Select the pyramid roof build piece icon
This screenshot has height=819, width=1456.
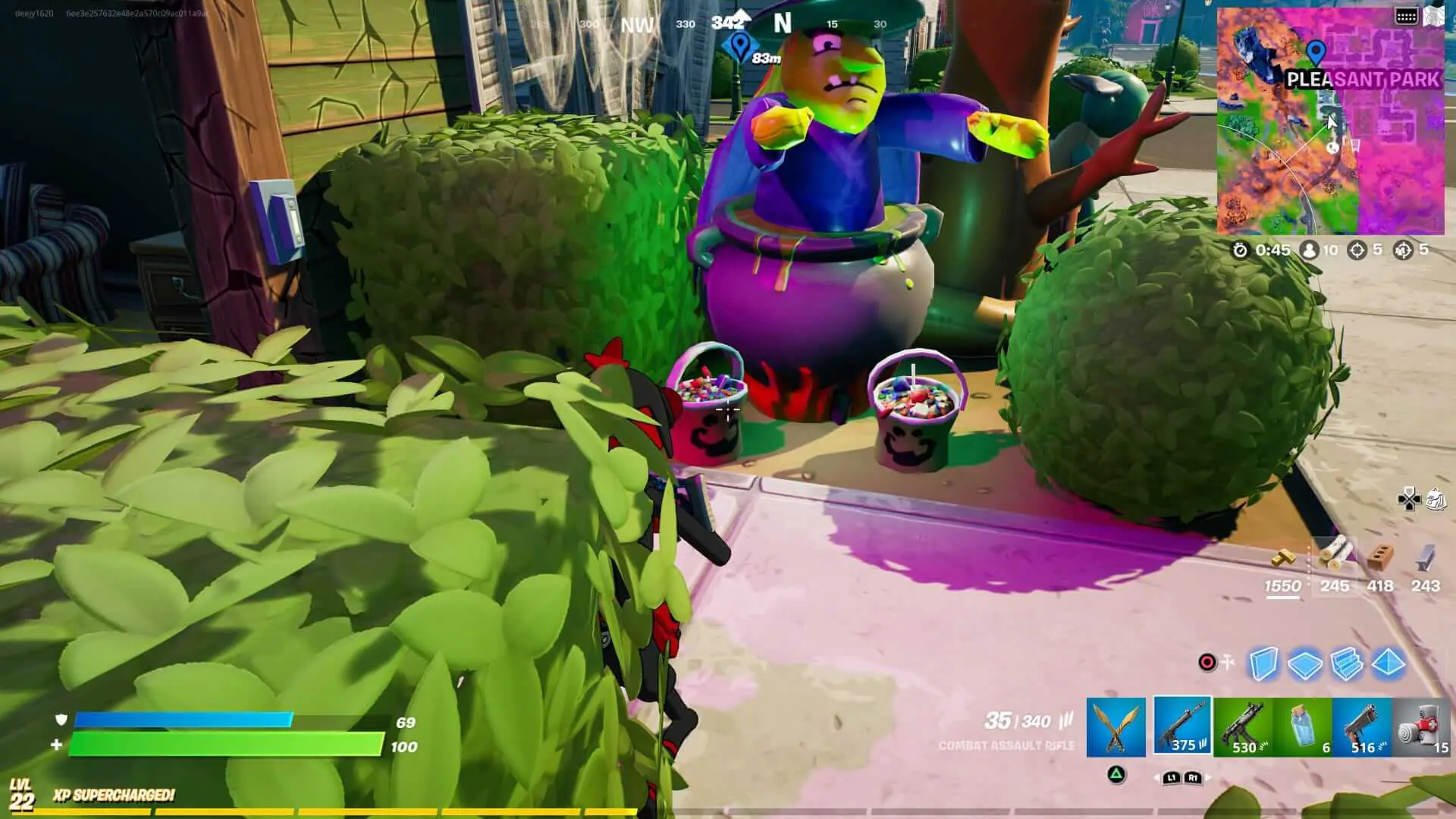pyautogui.click(x=1387, y=664)
